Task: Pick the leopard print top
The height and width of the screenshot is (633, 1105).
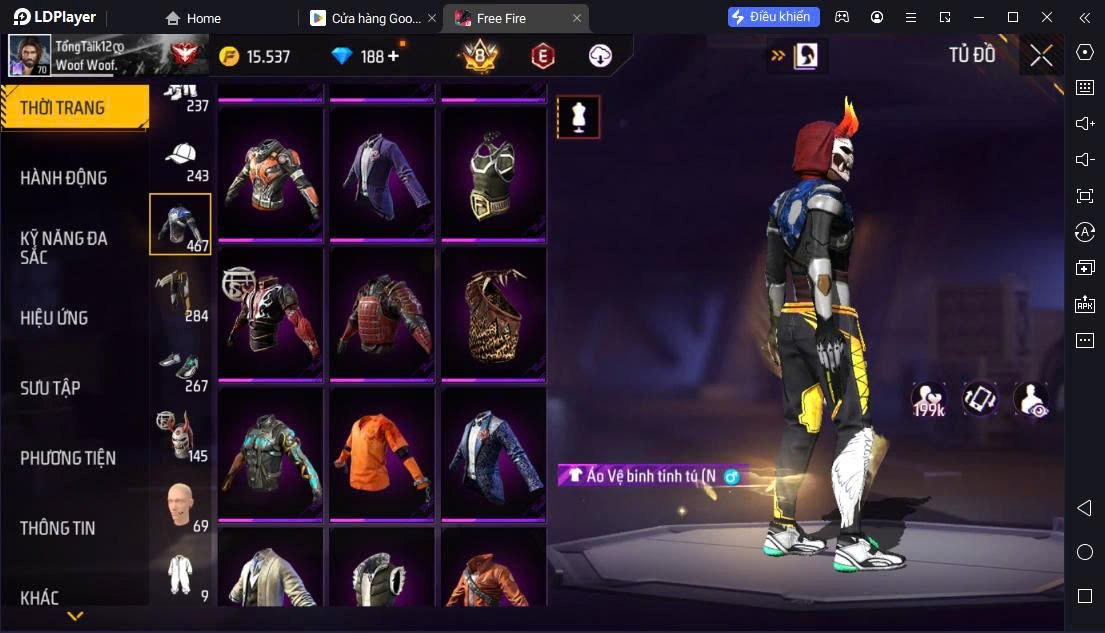Action: pyautogui.click(x=493, y=313)
